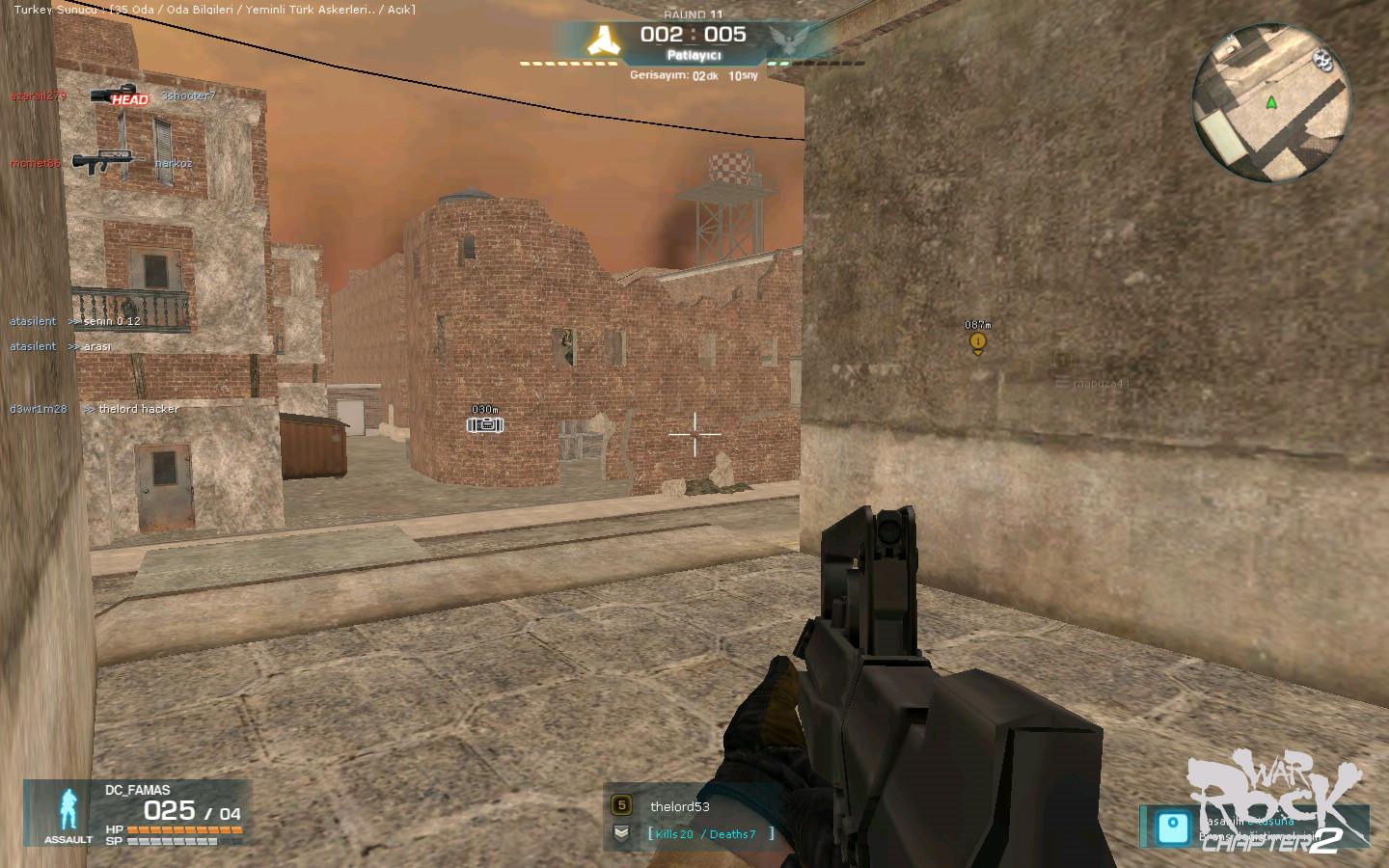Click the circular minimap
The image size is (1389, 868).
pos(1270,103)
